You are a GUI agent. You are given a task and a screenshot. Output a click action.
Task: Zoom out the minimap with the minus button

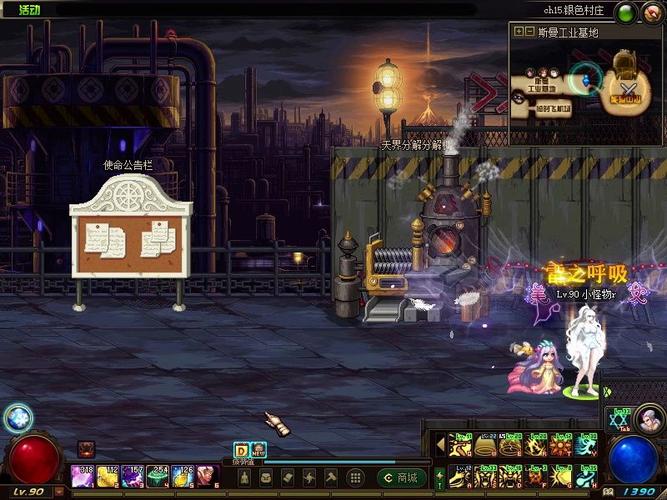(530, 32)
